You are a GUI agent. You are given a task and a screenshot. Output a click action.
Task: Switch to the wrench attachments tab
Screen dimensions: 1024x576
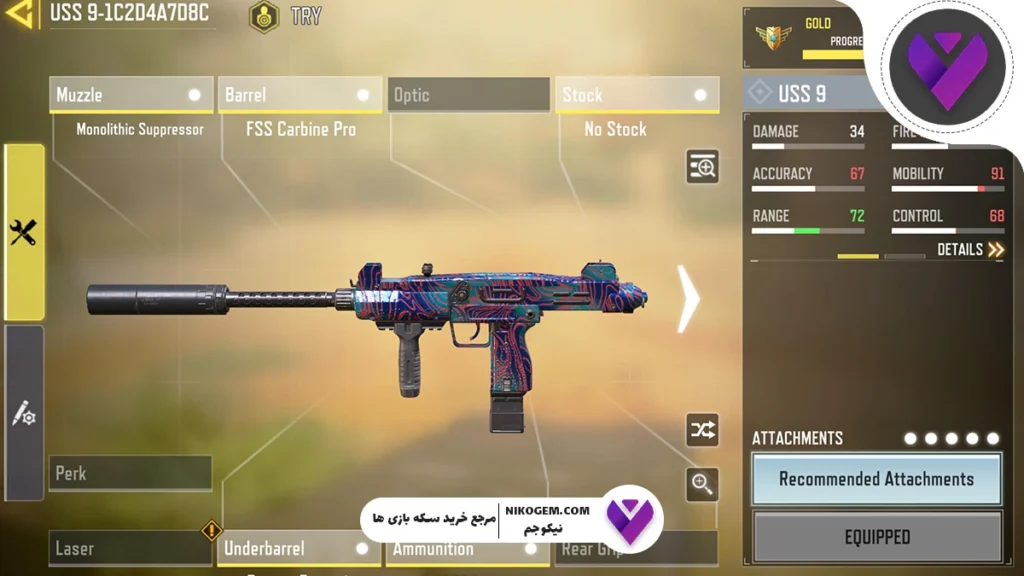(x=24, y=232)
